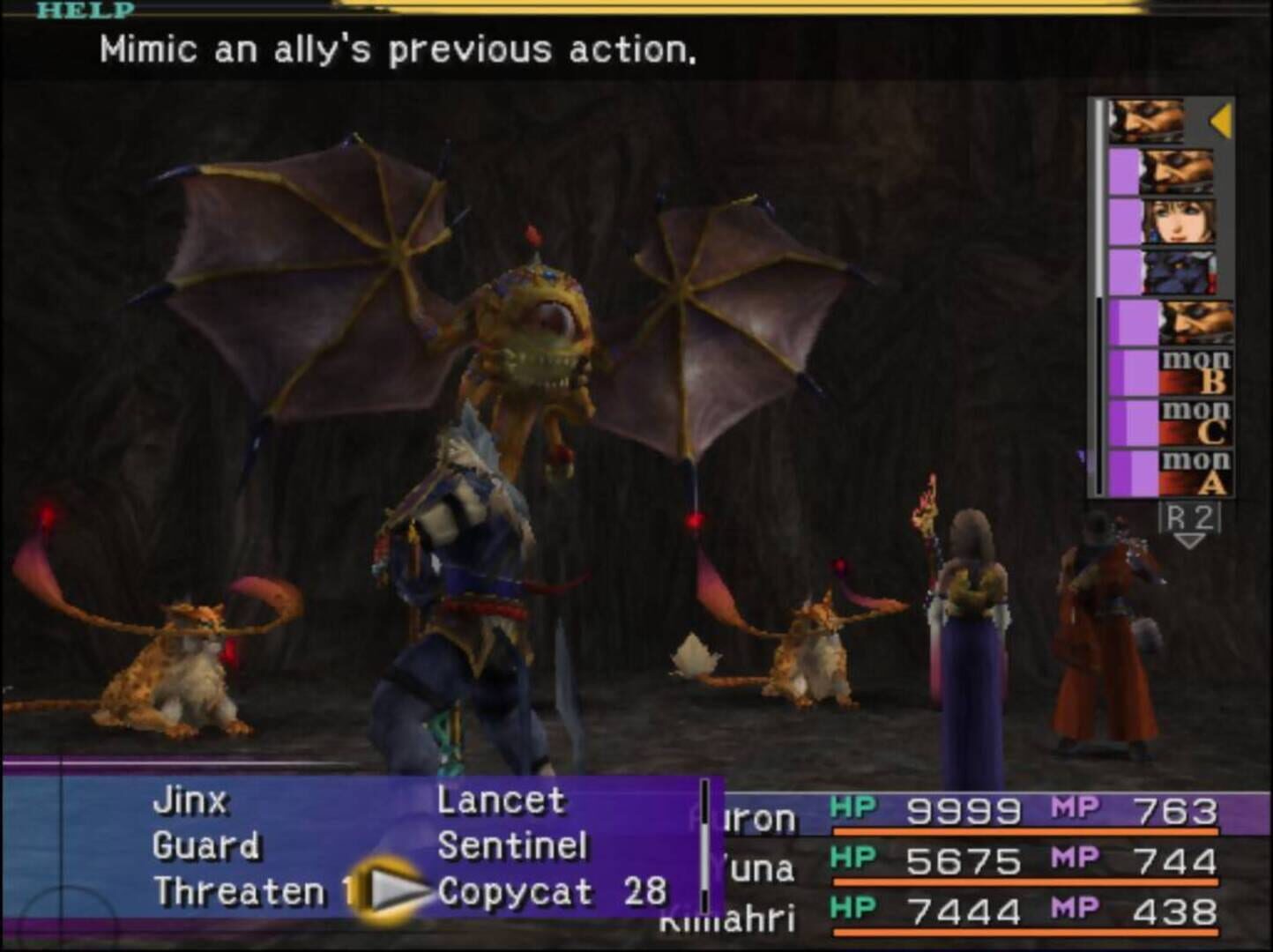This screenshot has width=1273, height=952.
Task: Toggle Guard stance in the command menu
Action: pos(207,844)
